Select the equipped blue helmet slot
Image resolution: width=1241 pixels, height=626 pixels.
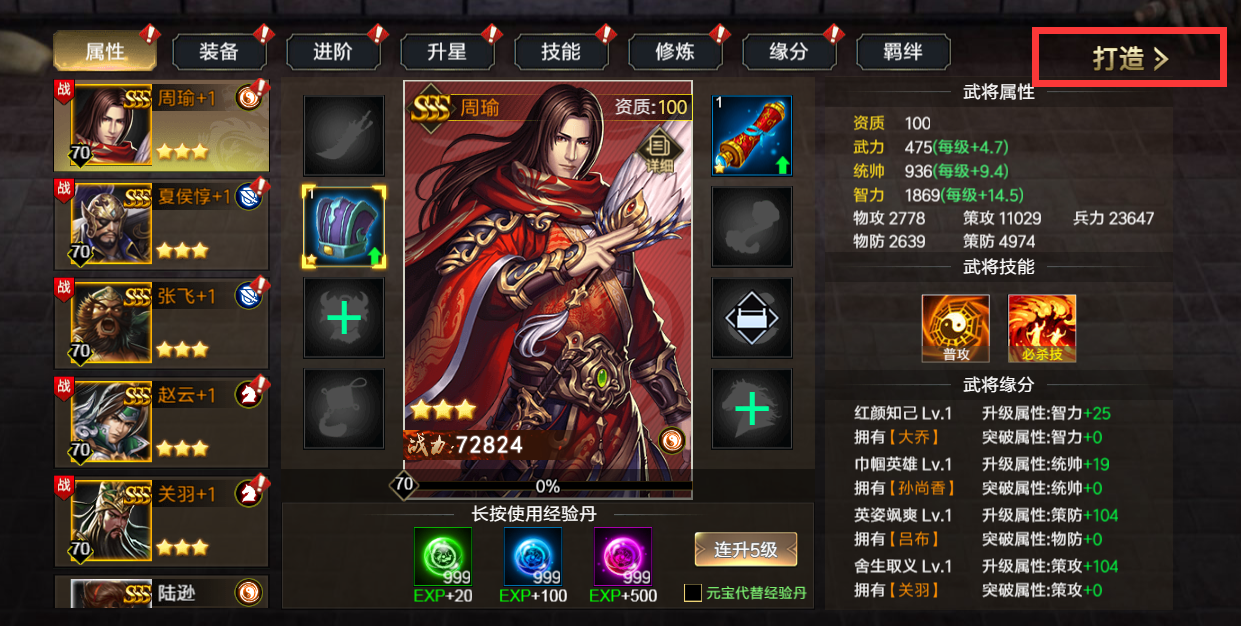click(344, 226)
